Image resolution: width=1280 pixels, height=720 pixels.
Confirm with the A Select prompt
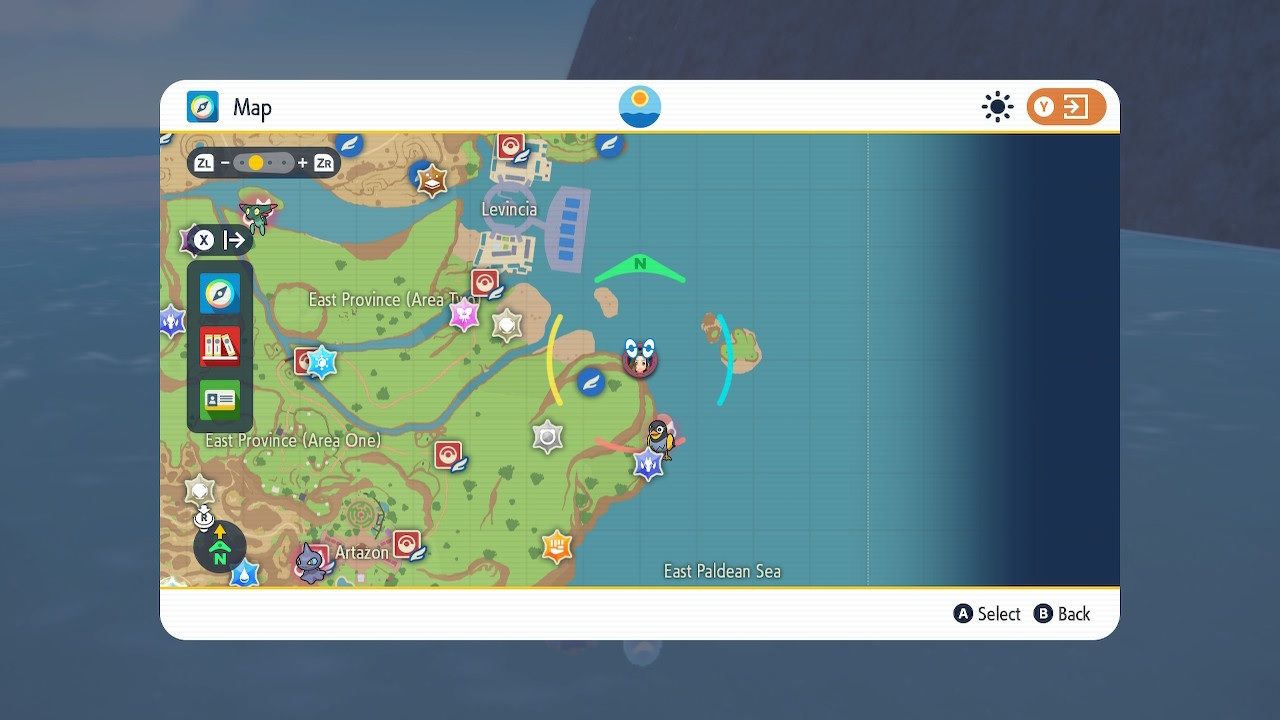[x=987, y=614]
